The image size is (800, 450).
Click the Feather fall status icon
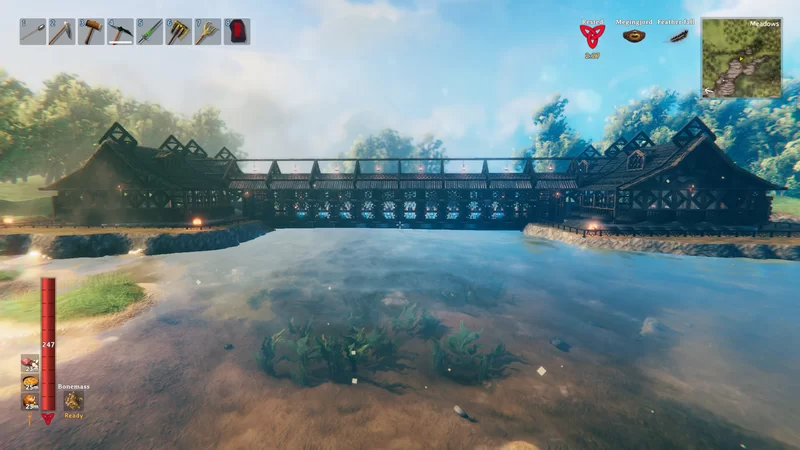(678, 36)
